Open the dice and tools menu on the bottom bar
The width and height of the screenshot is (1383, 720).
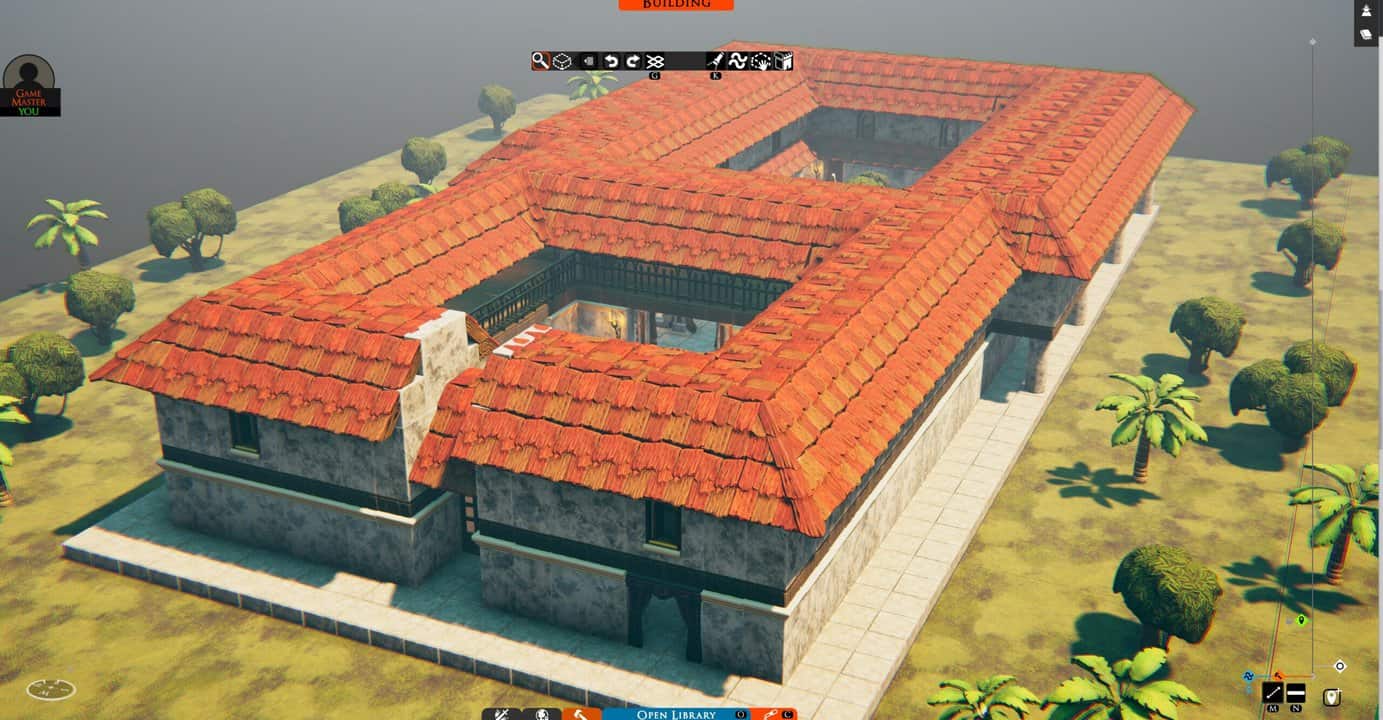[500, 714]
